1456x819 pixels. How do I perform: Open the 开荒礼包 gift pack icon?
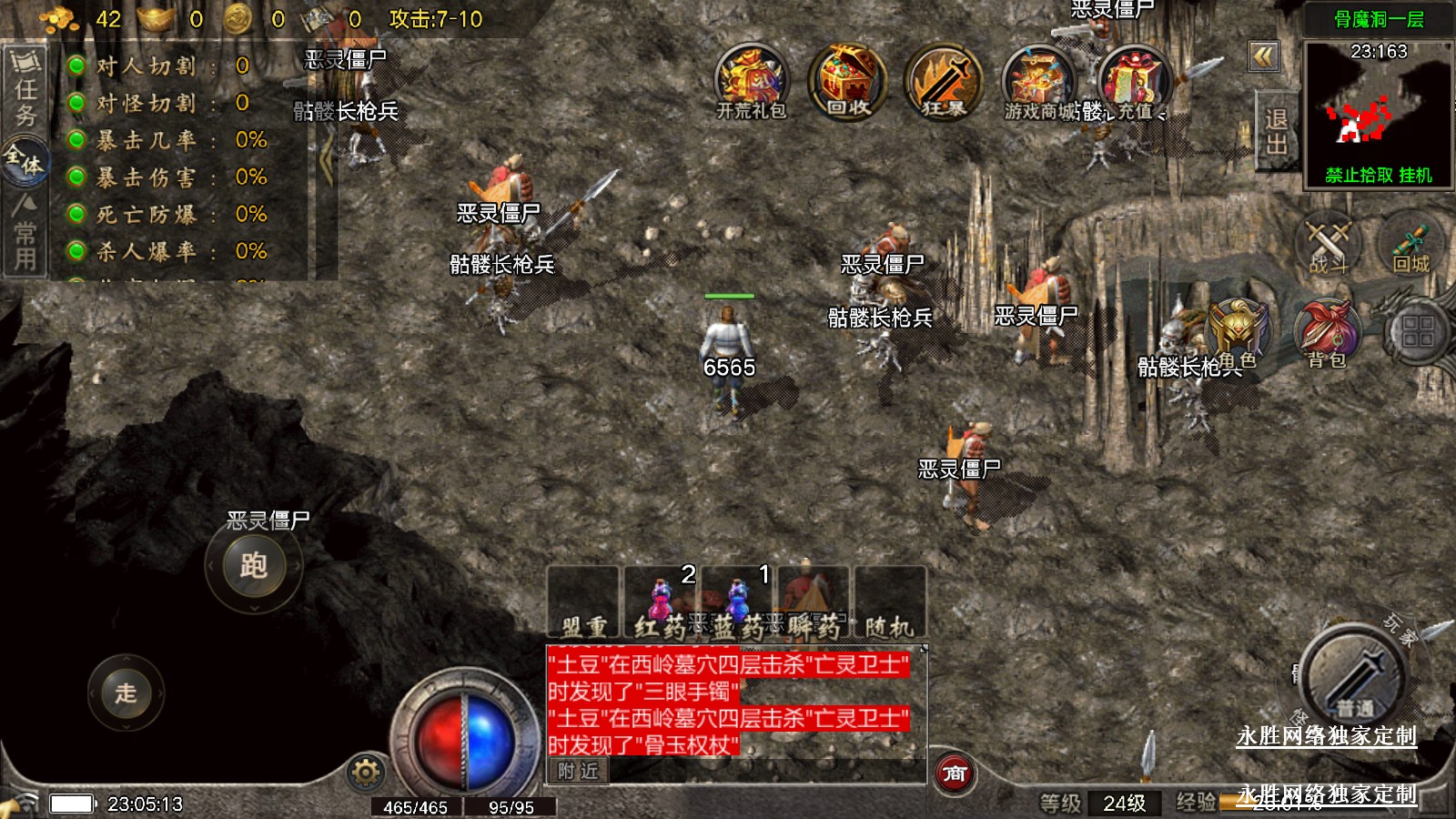tap(751, 80)
